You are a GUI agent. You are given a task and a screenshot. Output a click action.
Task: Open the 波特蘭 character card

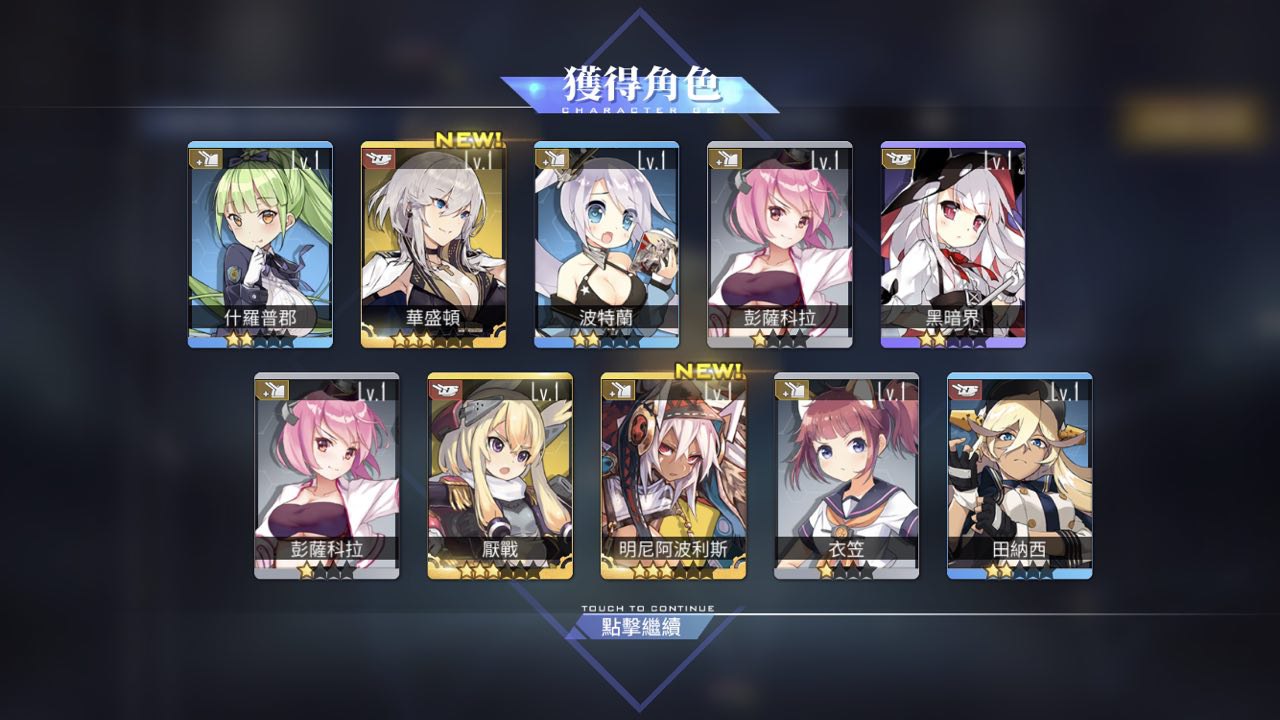pos(606,244)
